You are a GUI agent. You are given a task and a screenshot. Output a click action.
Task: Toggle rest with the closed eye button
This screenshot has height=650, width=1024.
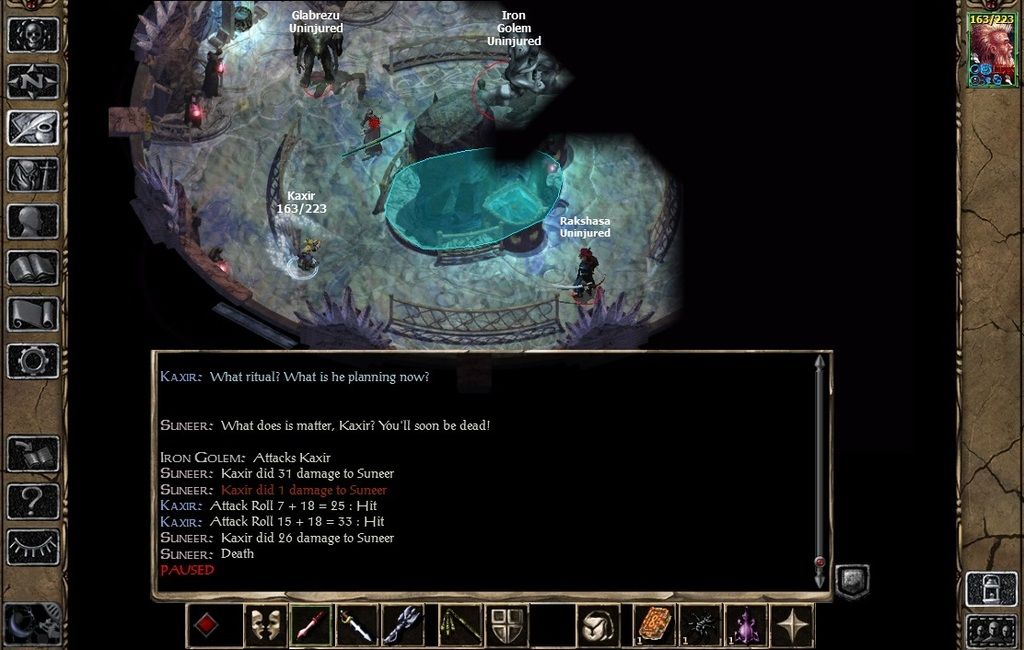click(33, 546)
